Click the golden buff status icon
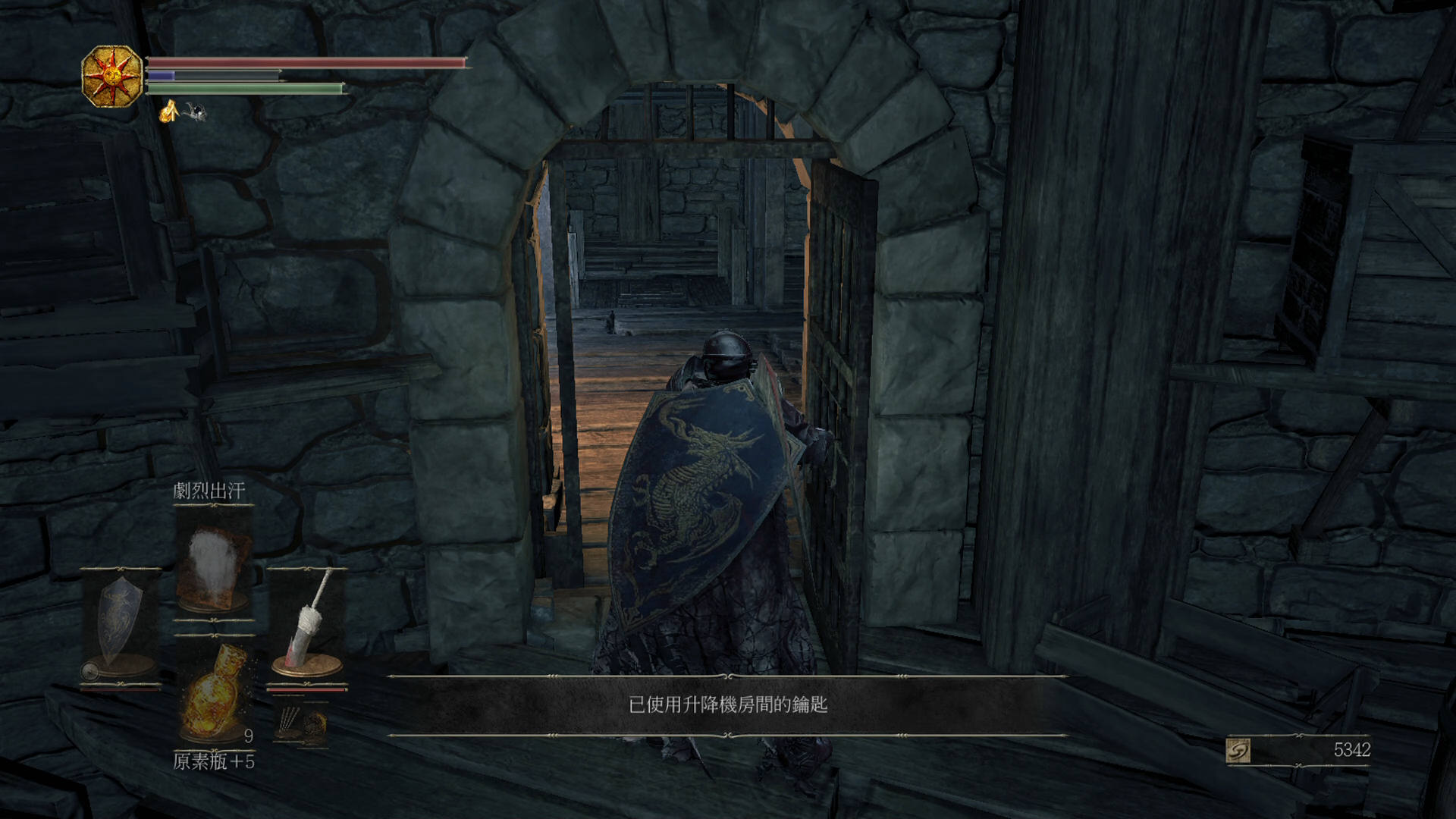 click(168, 111)
